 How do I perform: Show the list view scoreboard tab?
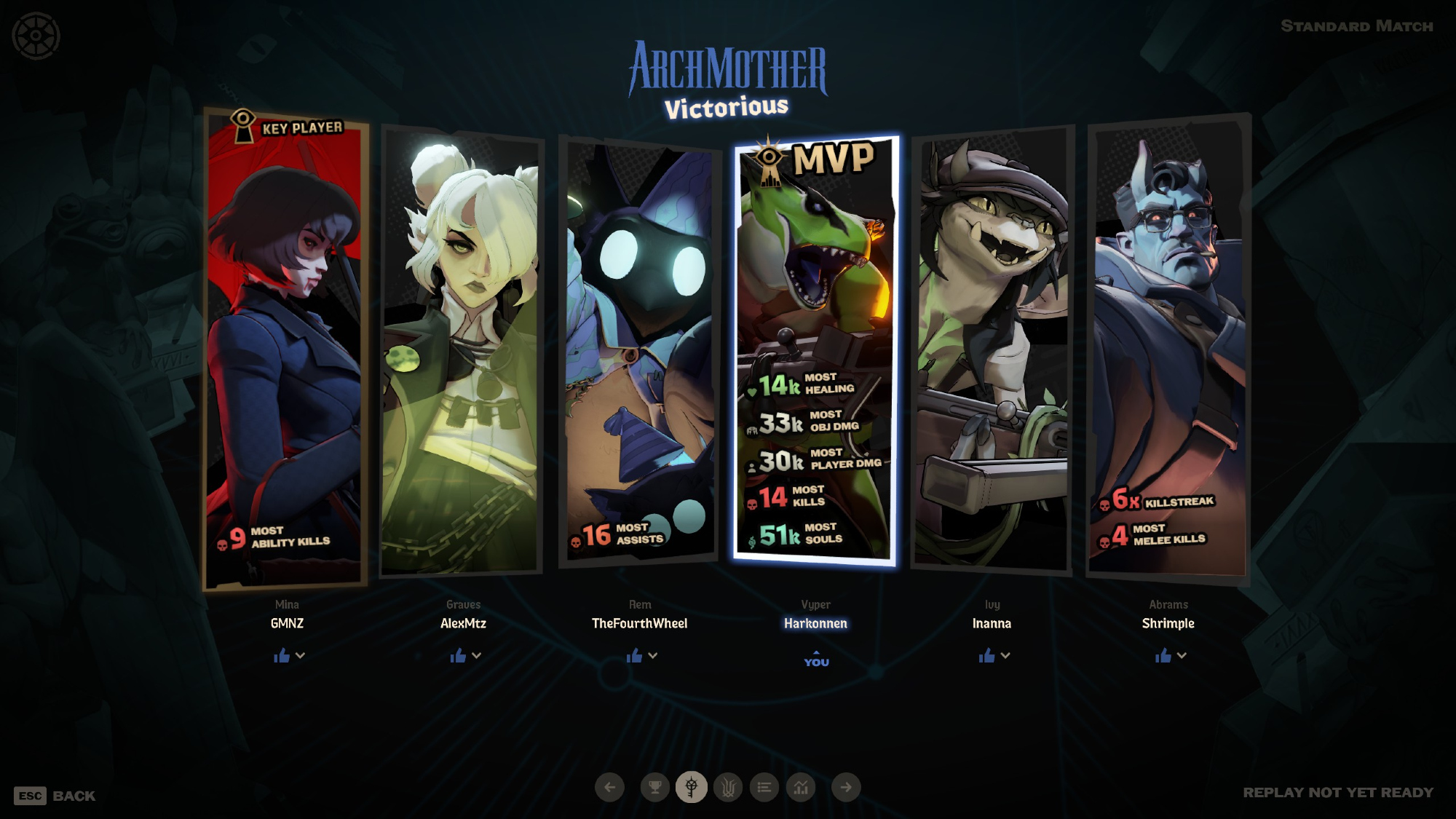(764, 787)
